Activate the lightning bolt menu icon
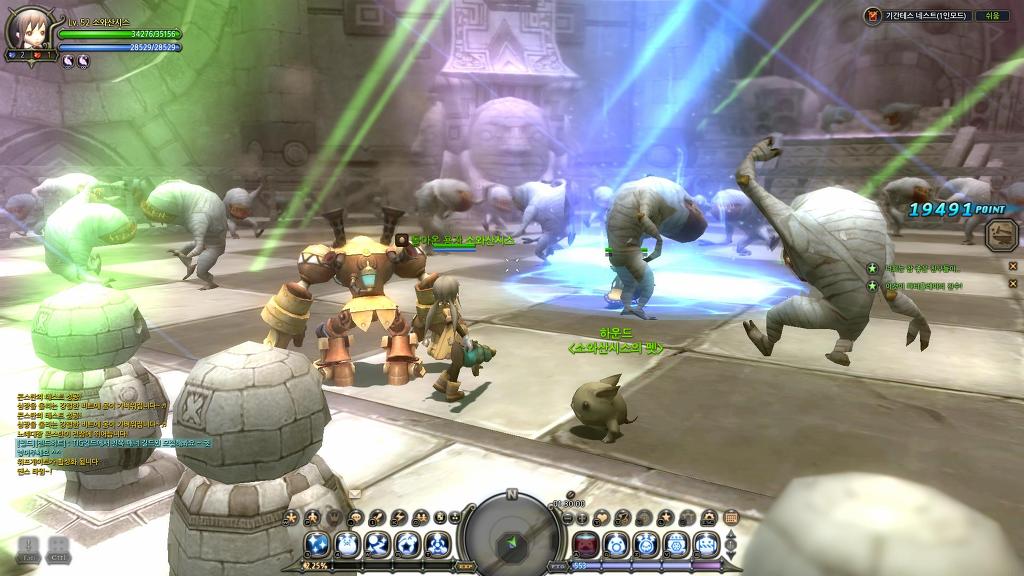Image resolution: width=1024 pixels, height=576 pixels. pos(400,517)
